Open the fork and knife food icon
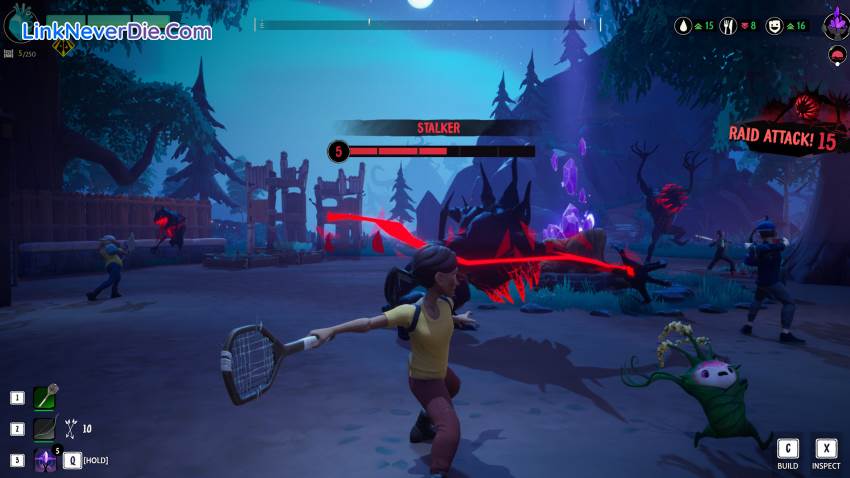 pos(729,25)
